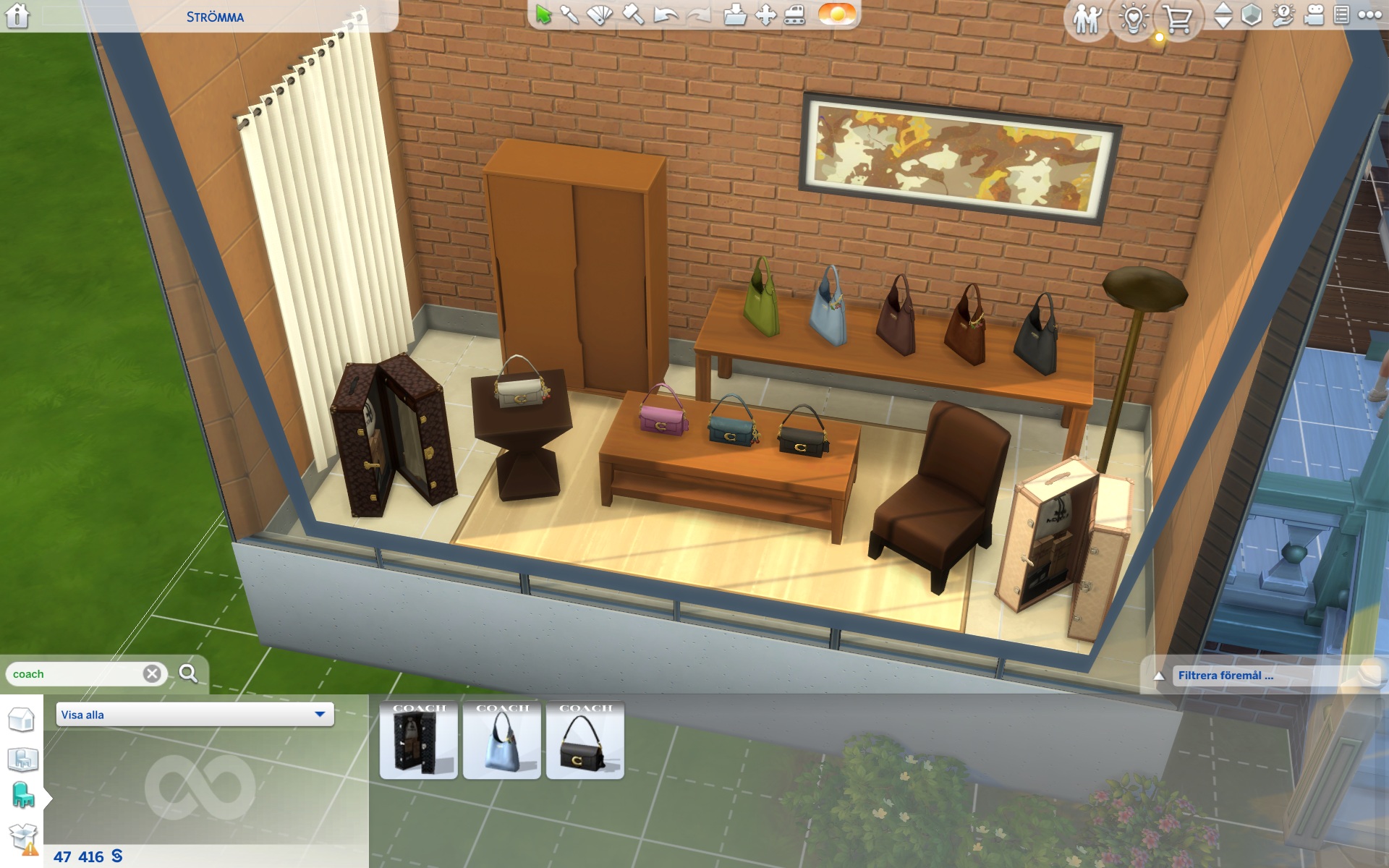Select the blue Coach hobo bag thumbnail

tap(502, 740)
